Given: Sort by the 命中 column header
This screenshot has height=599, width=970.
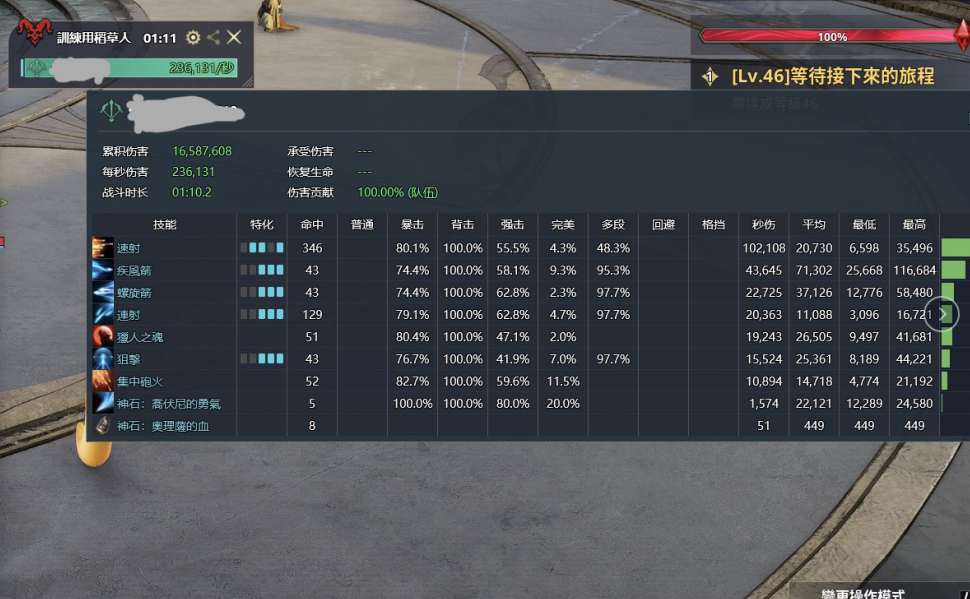Looking at the screenshot, I should (x=312, y=225).
